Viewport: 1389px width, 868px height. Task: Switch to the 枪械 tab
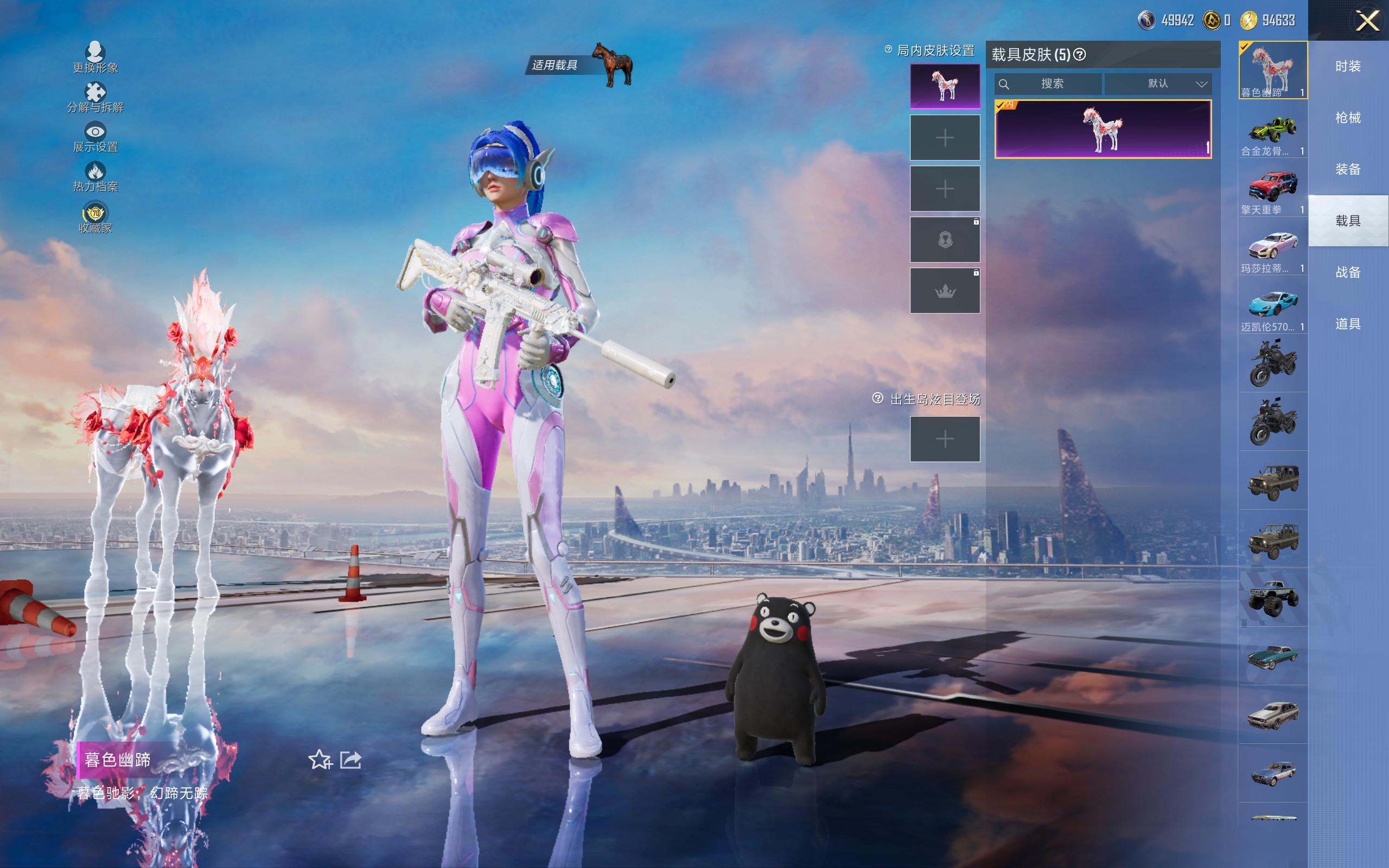(1348, 118)
